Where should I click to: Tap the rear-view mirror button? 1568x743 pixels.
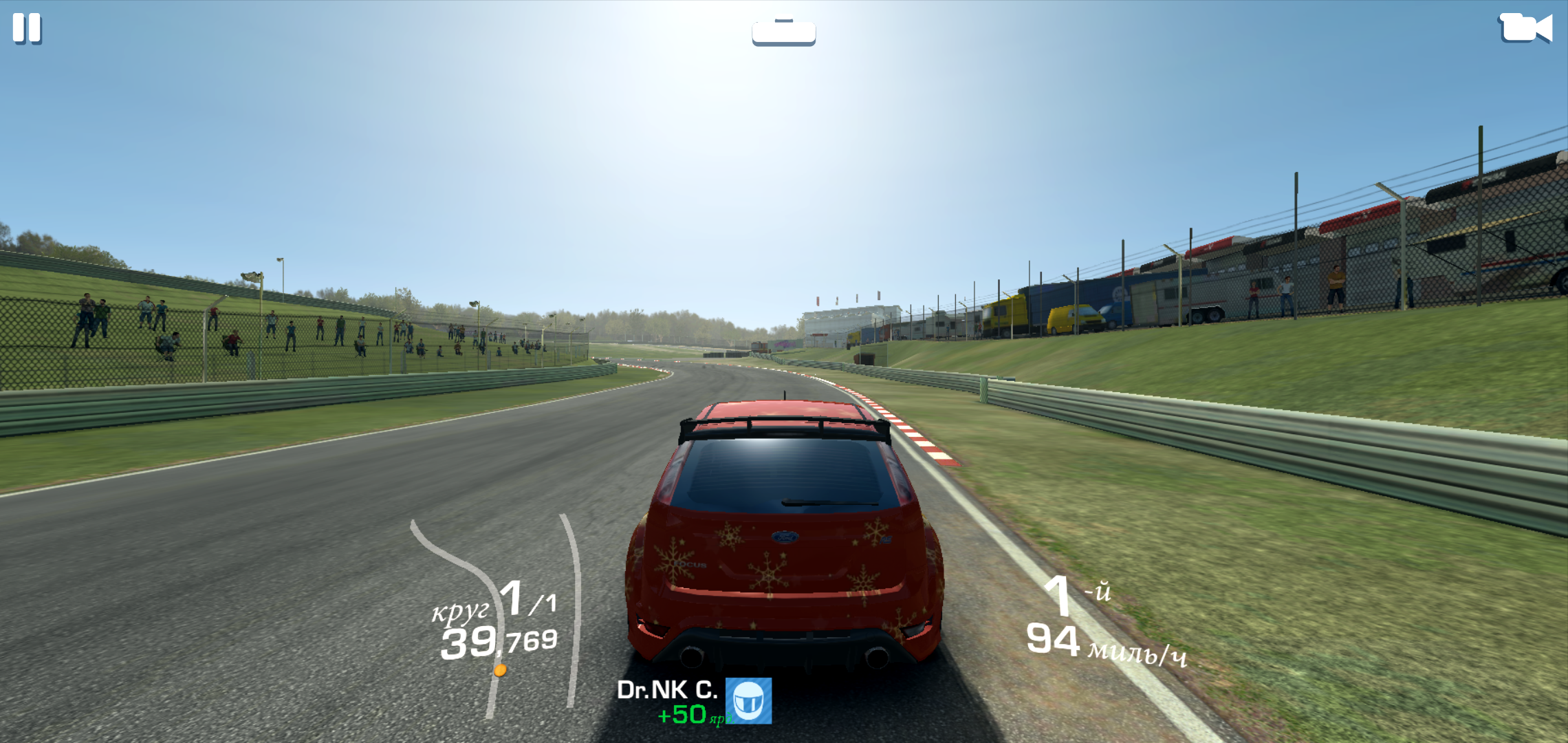coord(783,32)
